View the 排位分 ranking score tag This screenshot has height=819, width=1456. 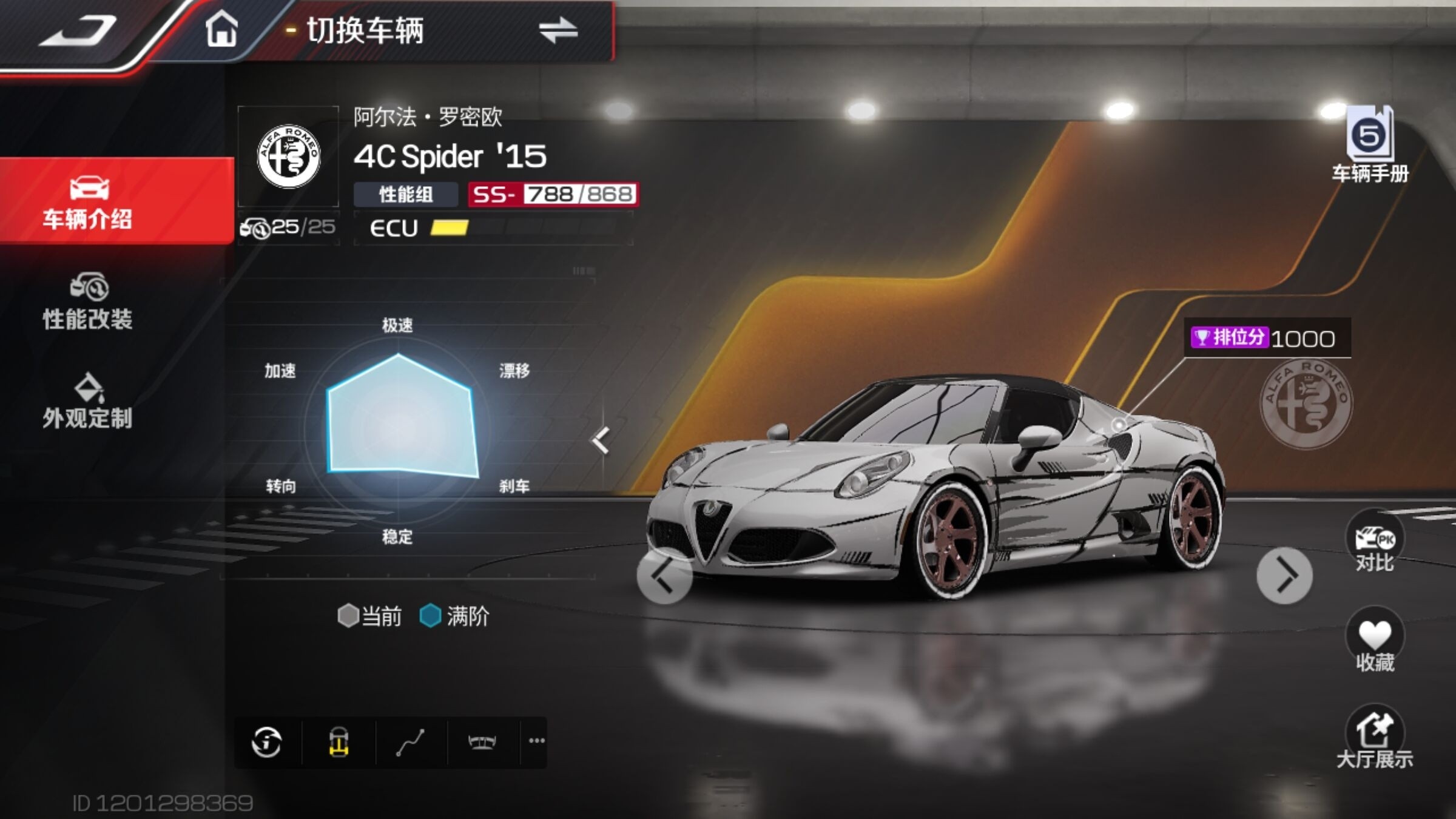tap(1266, 338)
